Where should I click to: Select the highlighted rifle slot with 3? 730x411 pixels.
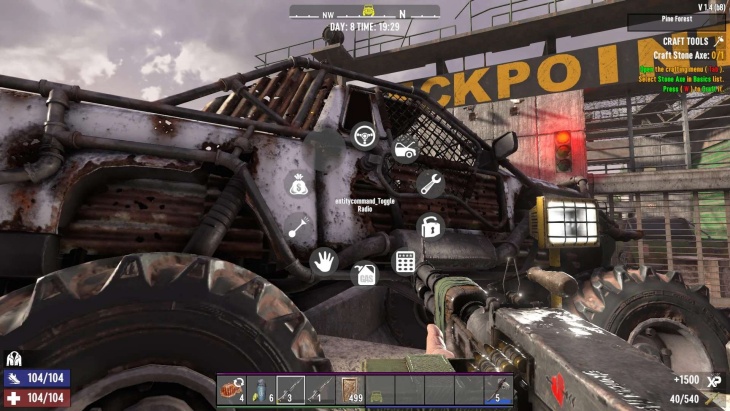(x=290, y=389)
